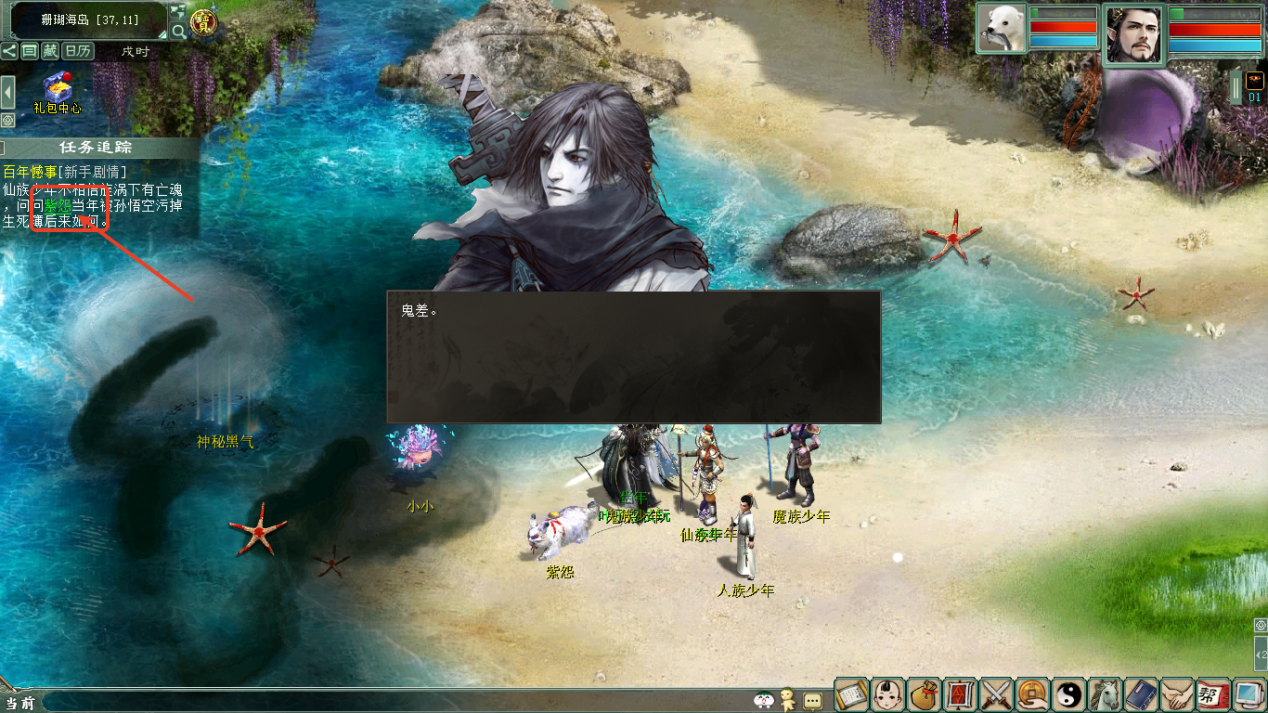The height and width of the screenshot is (713, 1268).
Task: Click the share icon button
Action: point(9,51)
